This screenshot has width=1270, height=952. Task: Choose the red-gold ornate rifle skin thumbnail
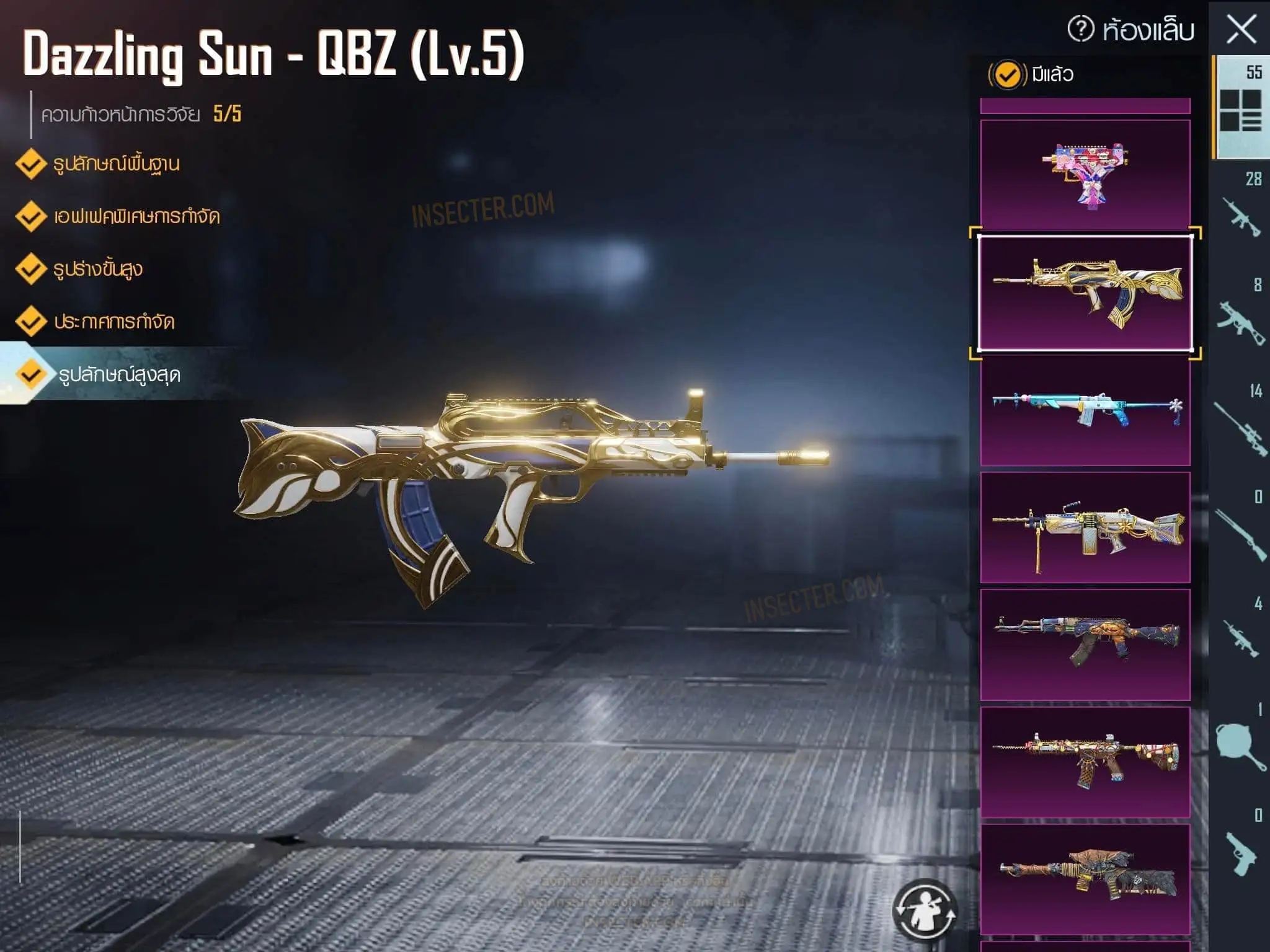click(x=1085, y=762)
